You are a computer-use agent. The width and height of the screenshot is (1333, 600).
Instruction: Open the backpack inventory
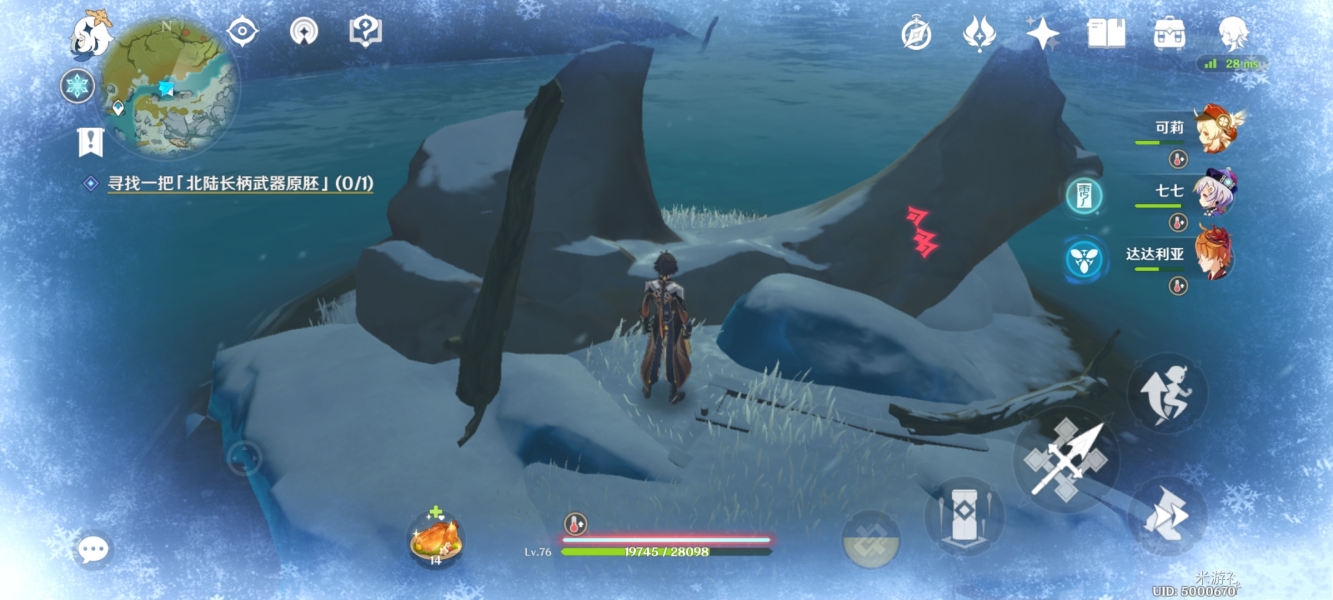click(1169, 35)
